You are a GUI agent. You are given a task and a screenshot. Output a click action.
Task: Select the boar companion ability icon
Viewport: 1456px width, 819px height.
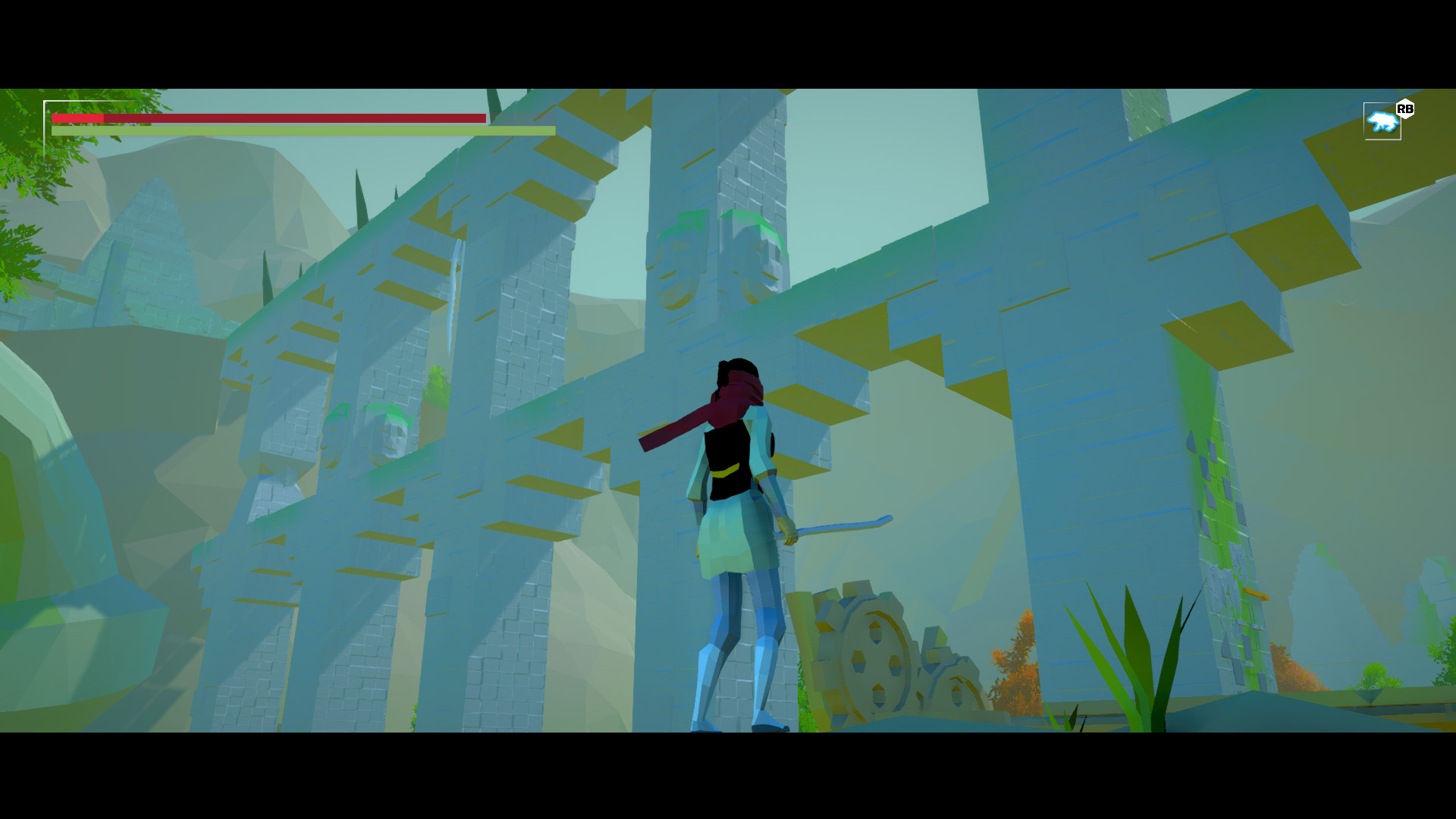(x=1382, y=121)
